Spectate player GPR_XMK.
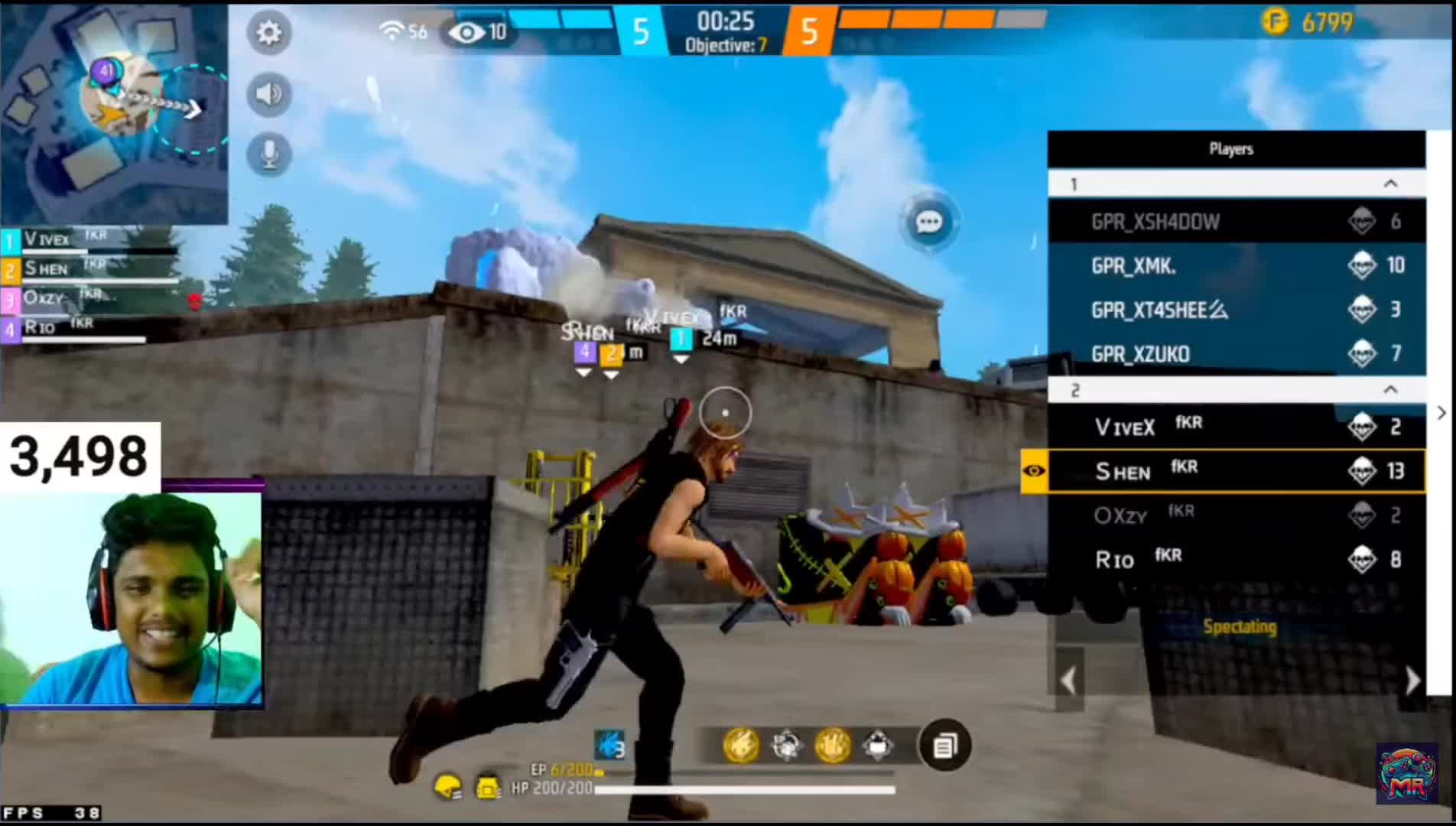The width and height of the screenshot is (1456, 826). pos(1236,265)
